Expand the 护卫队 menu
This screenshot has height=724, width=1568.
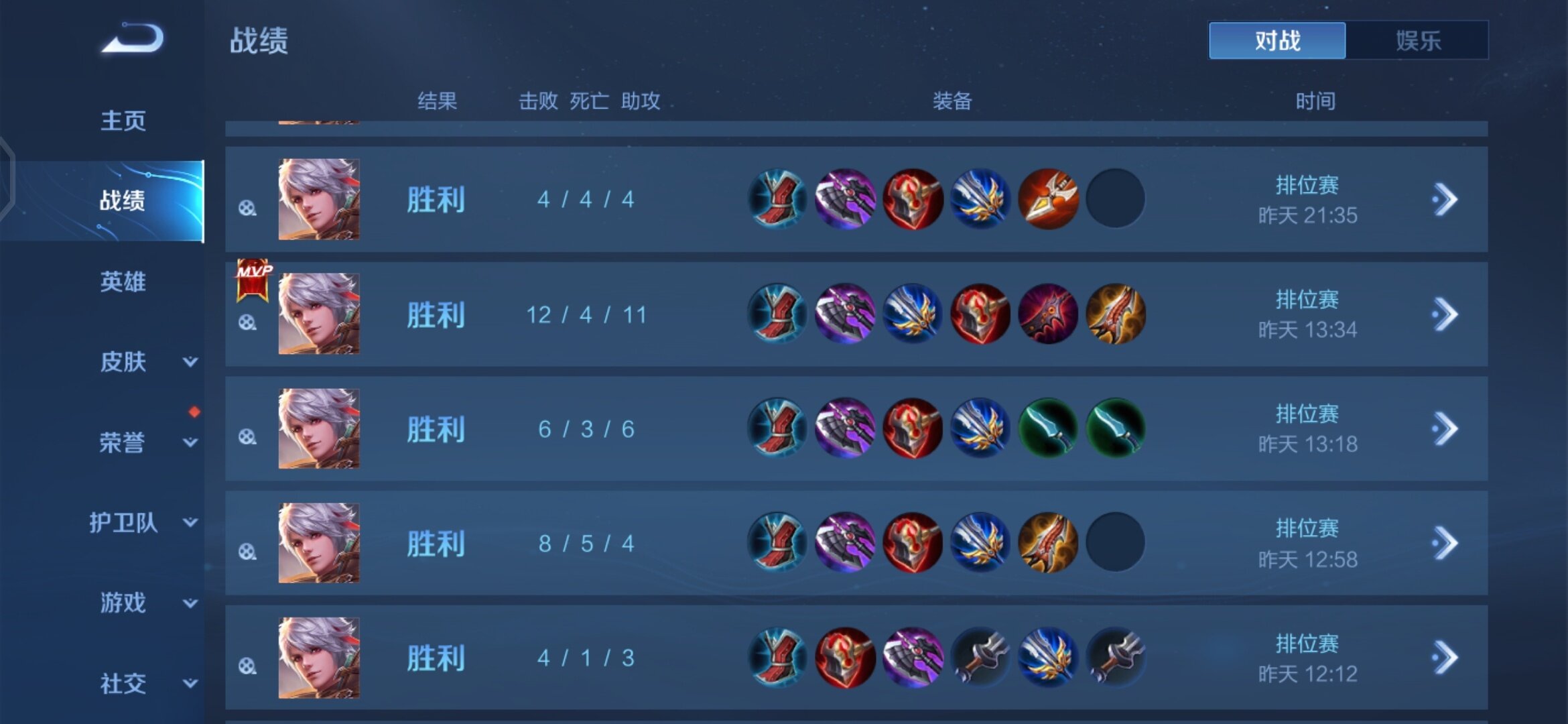coord(190,522)
